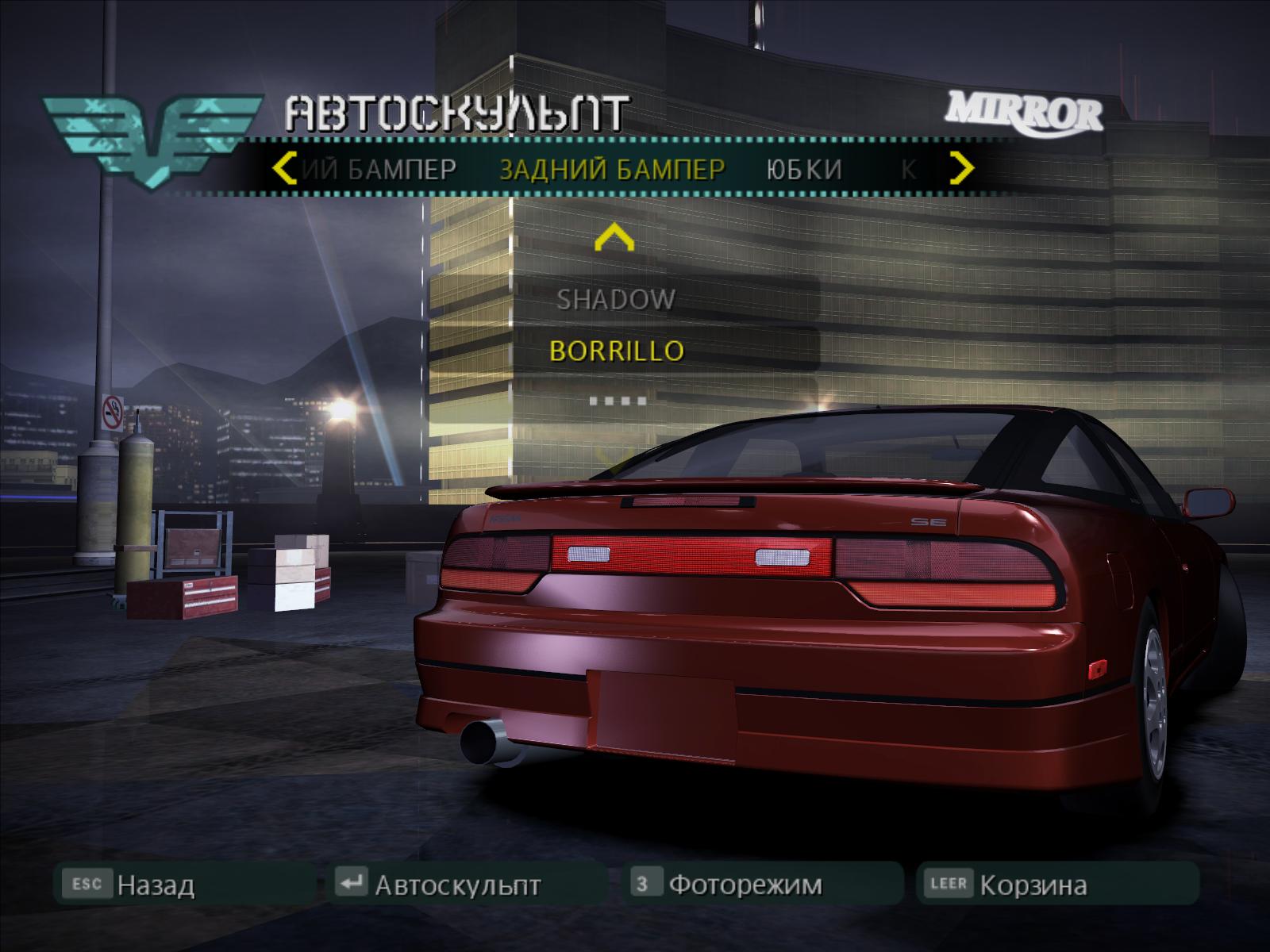
Task: Select the ЗАДНИЙ БАМПЕР category tab
Action: point(612,169)
